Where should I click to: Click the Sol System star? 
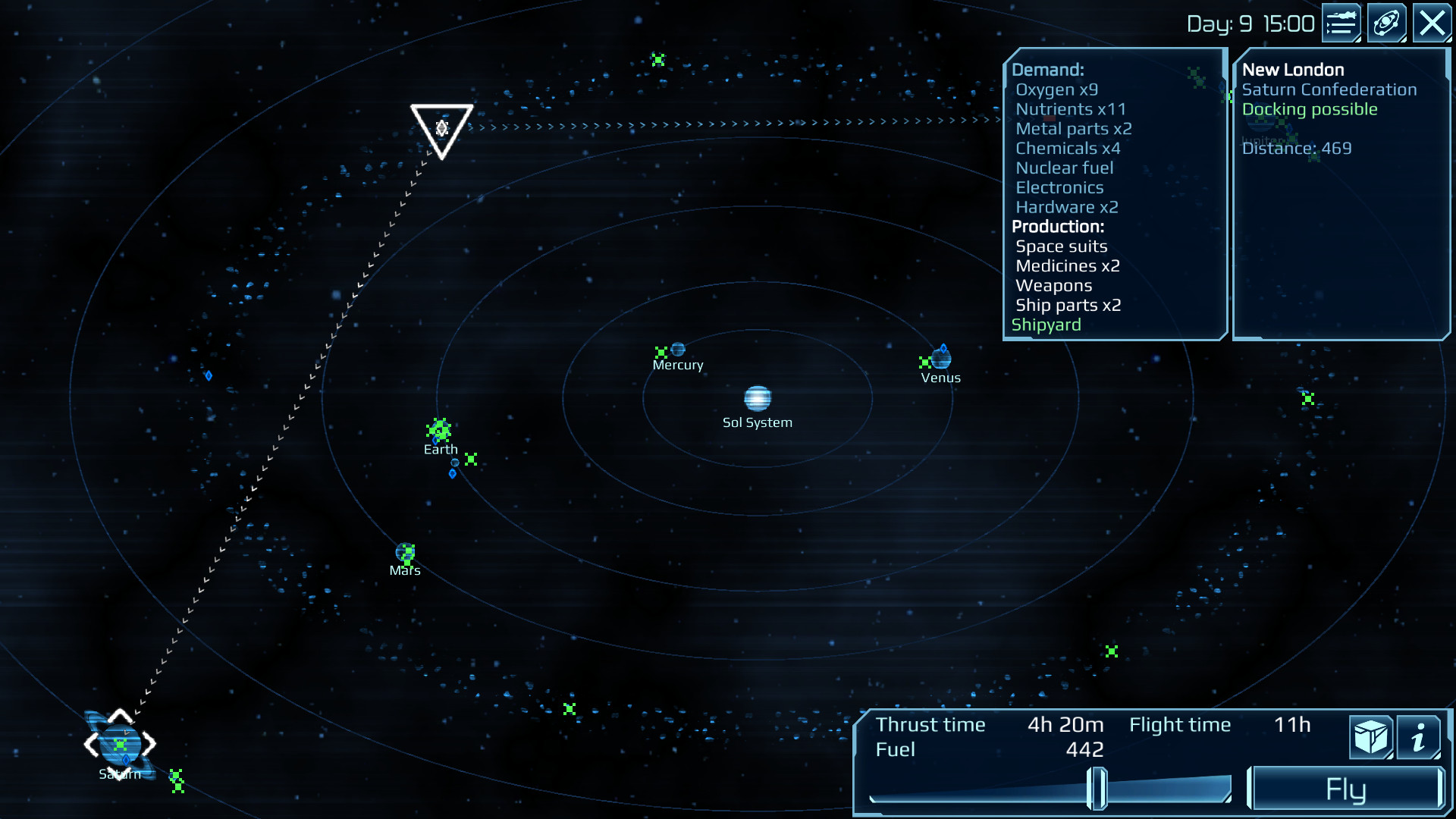tap(756, 397)
